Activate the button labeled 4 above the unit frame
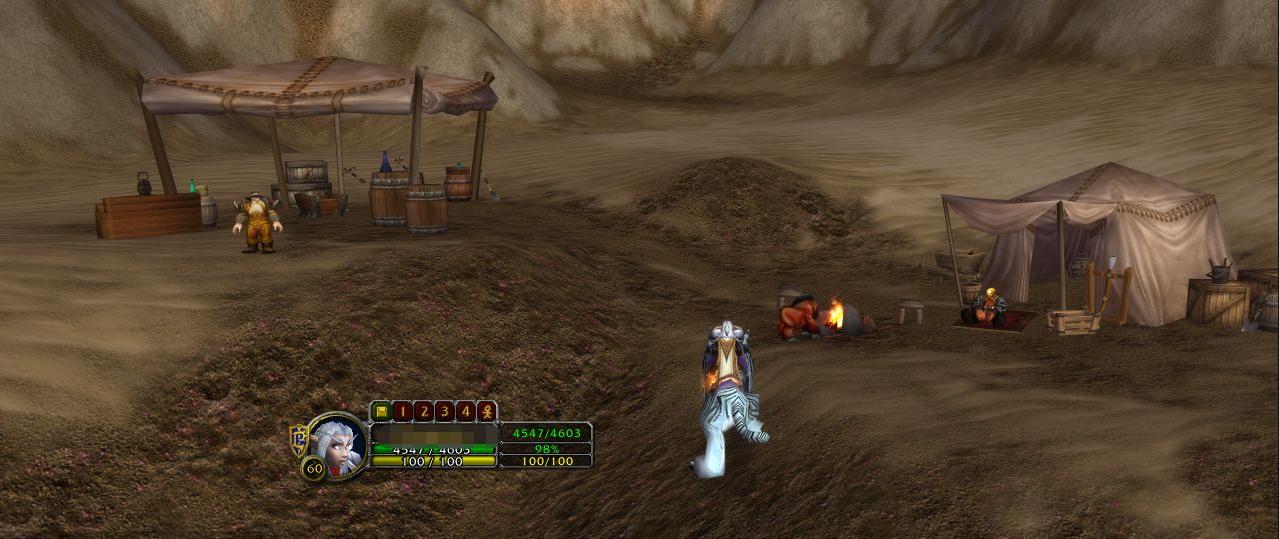1279x539 pixels. tap(464, 411)
